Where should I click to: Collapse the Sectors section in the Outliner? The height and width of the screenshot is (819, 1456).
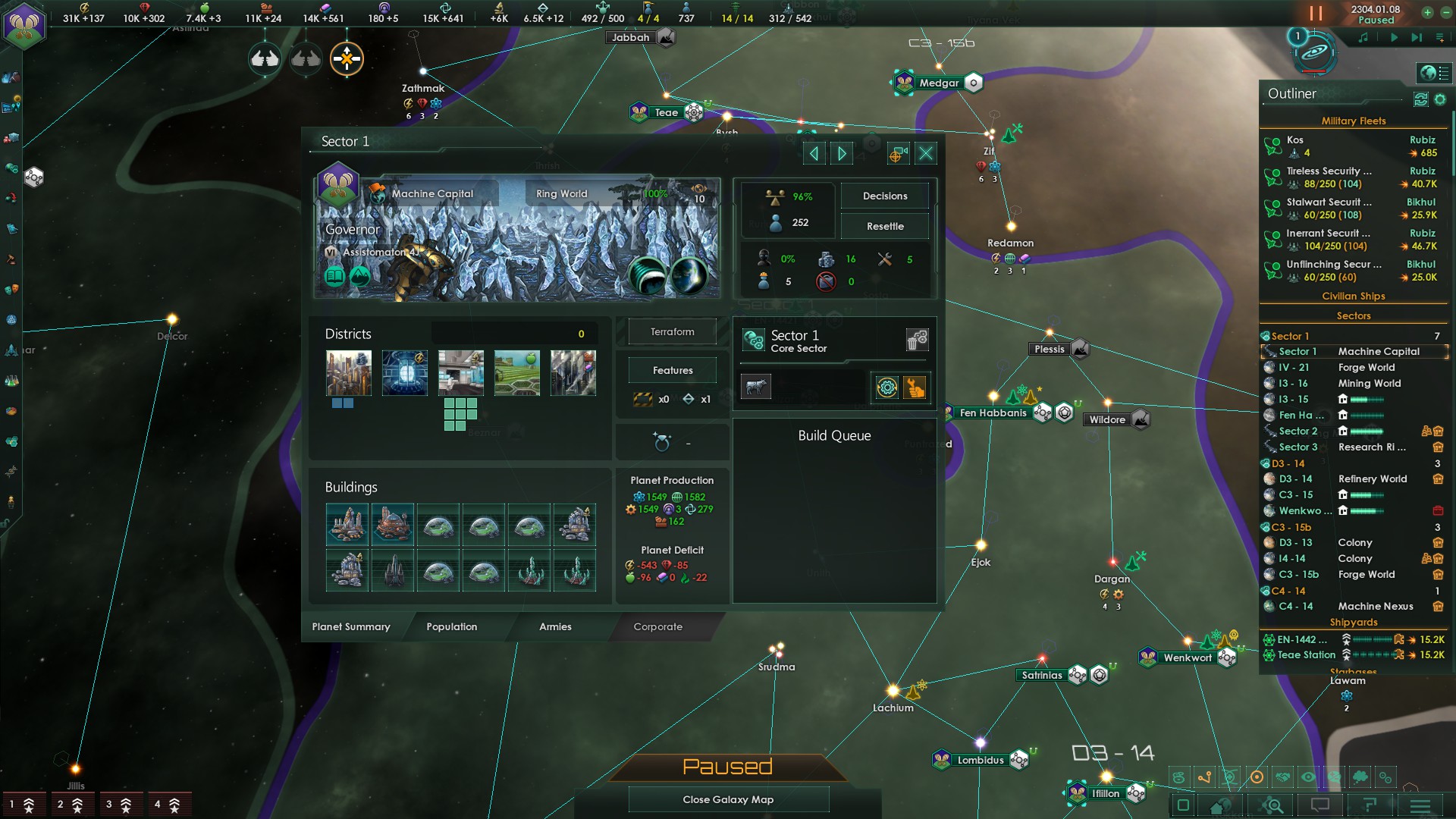(1354, 315)
